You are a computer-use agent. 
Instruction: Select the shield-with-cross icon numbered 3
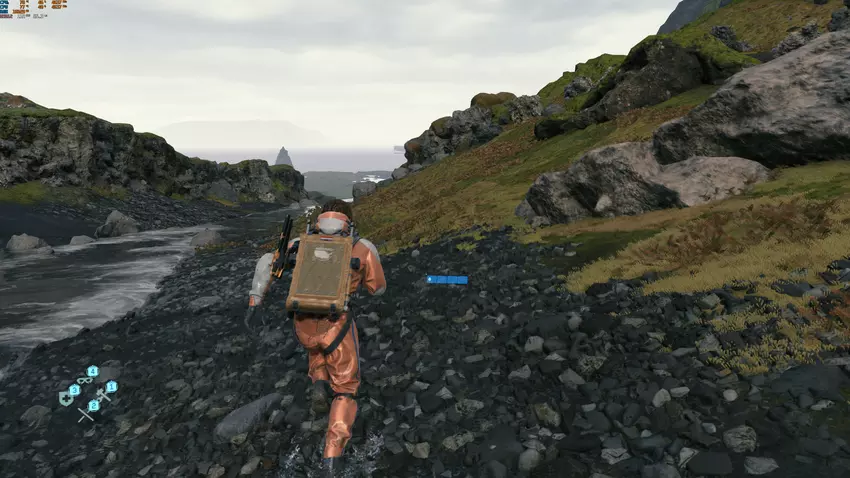67,398
